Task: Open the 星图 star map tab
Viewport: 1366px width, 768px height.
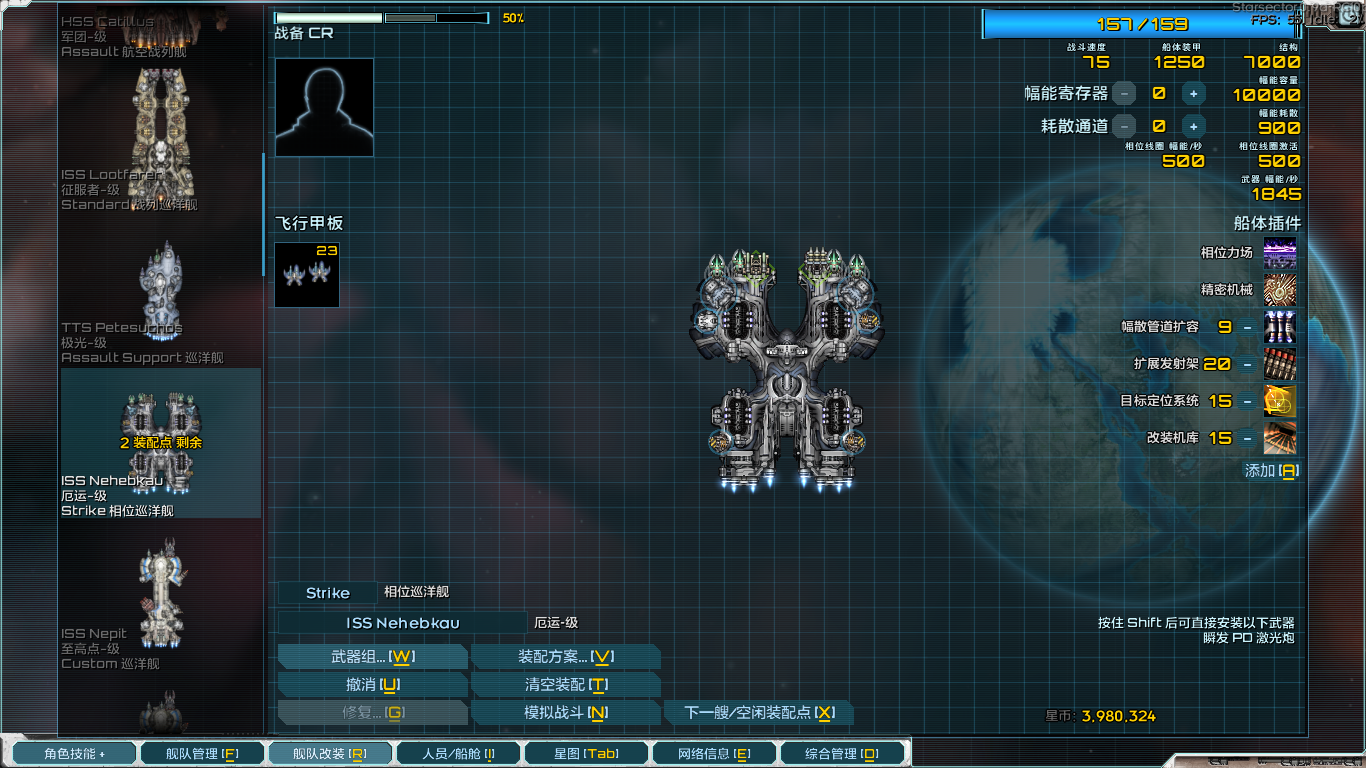Action: tap(585, 753)
